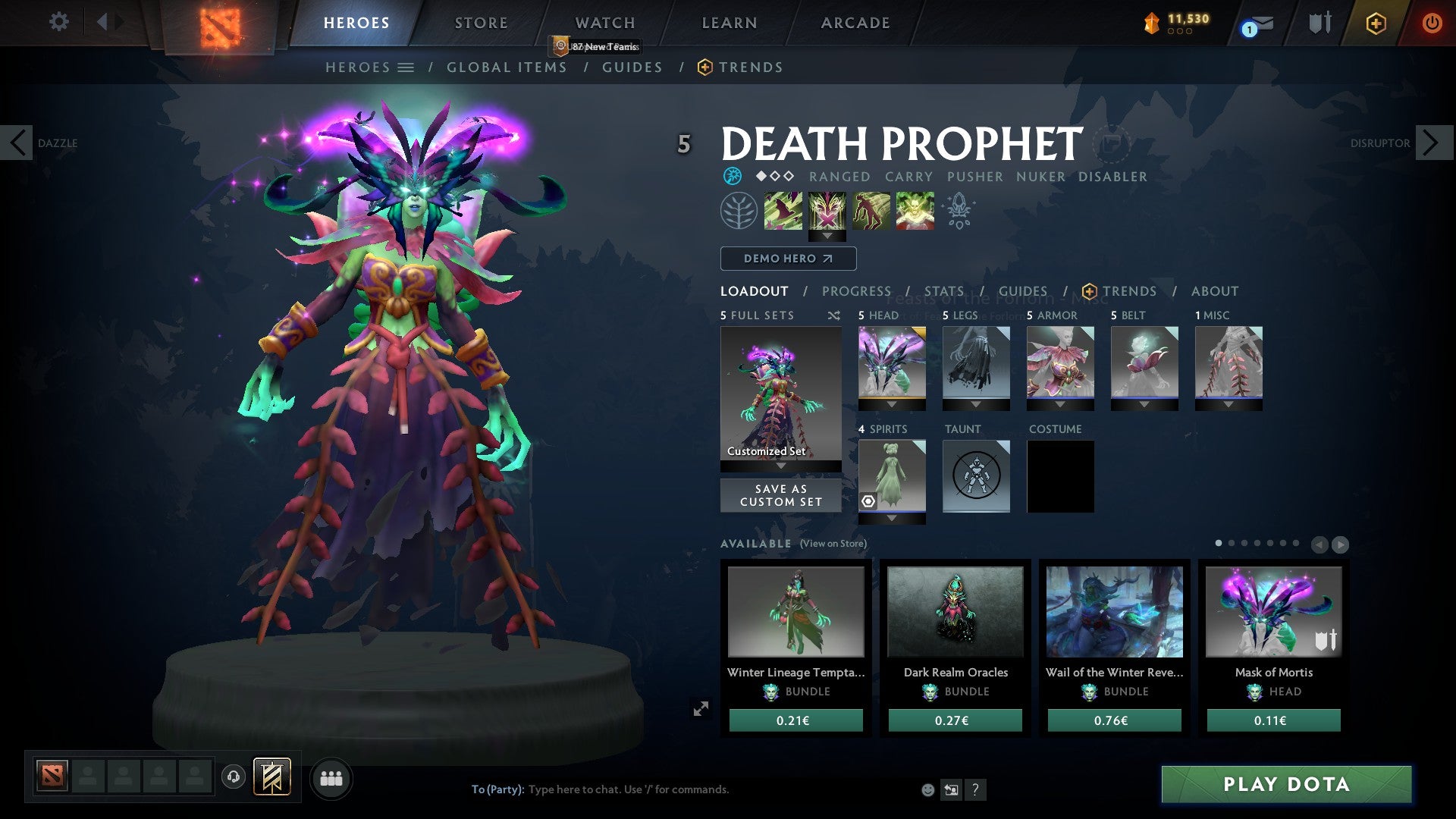Screen dimensions: 1456x819
Task: Toggle the restricted Taunt slot
Action: (x=976, y=476)
